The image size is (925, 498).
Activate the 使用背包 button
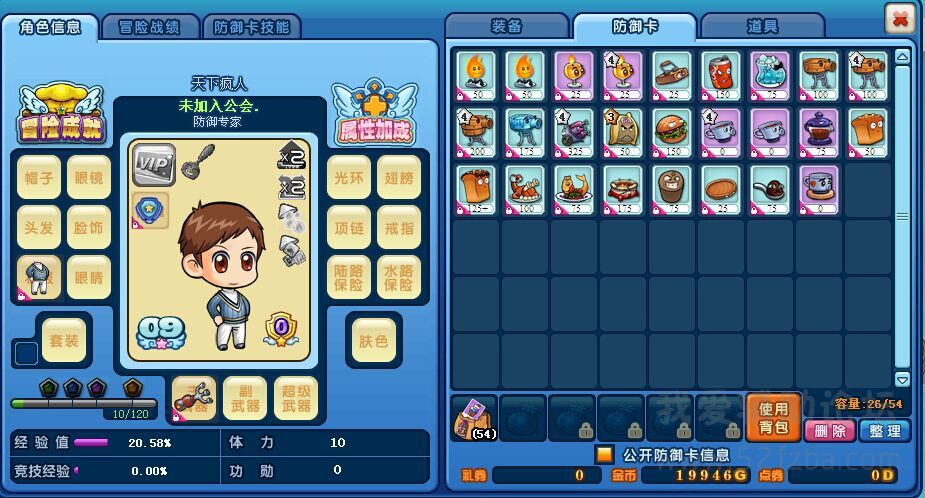773,417
